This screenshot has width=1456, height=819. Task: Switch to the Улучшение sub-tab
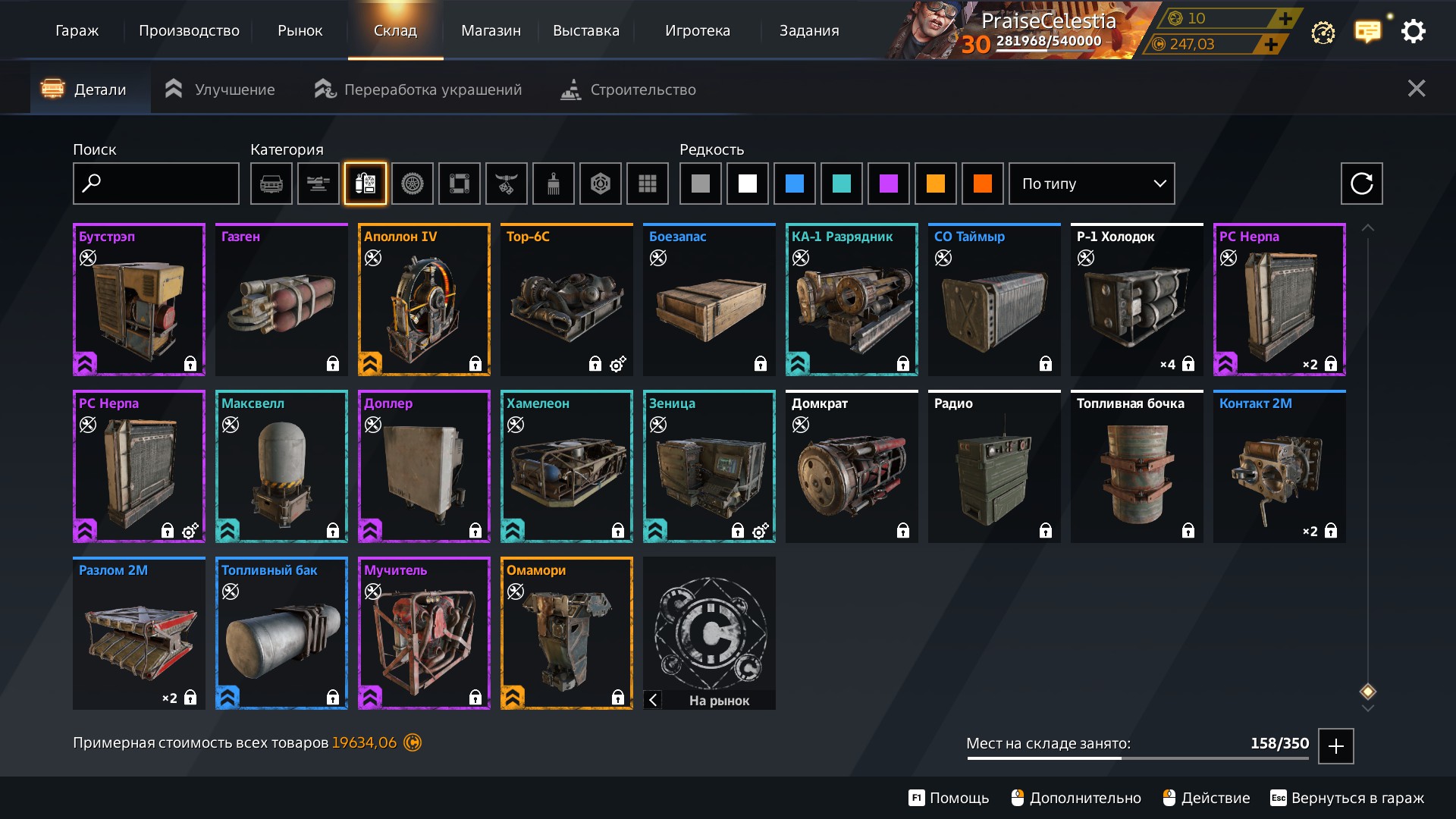click(x=221, y=89)
